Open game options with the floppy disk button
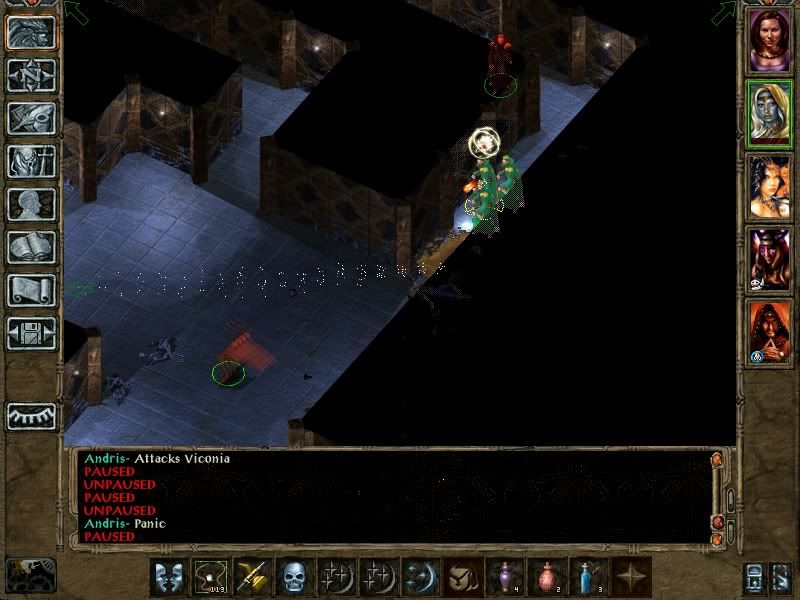 click(x=31, y=333)
